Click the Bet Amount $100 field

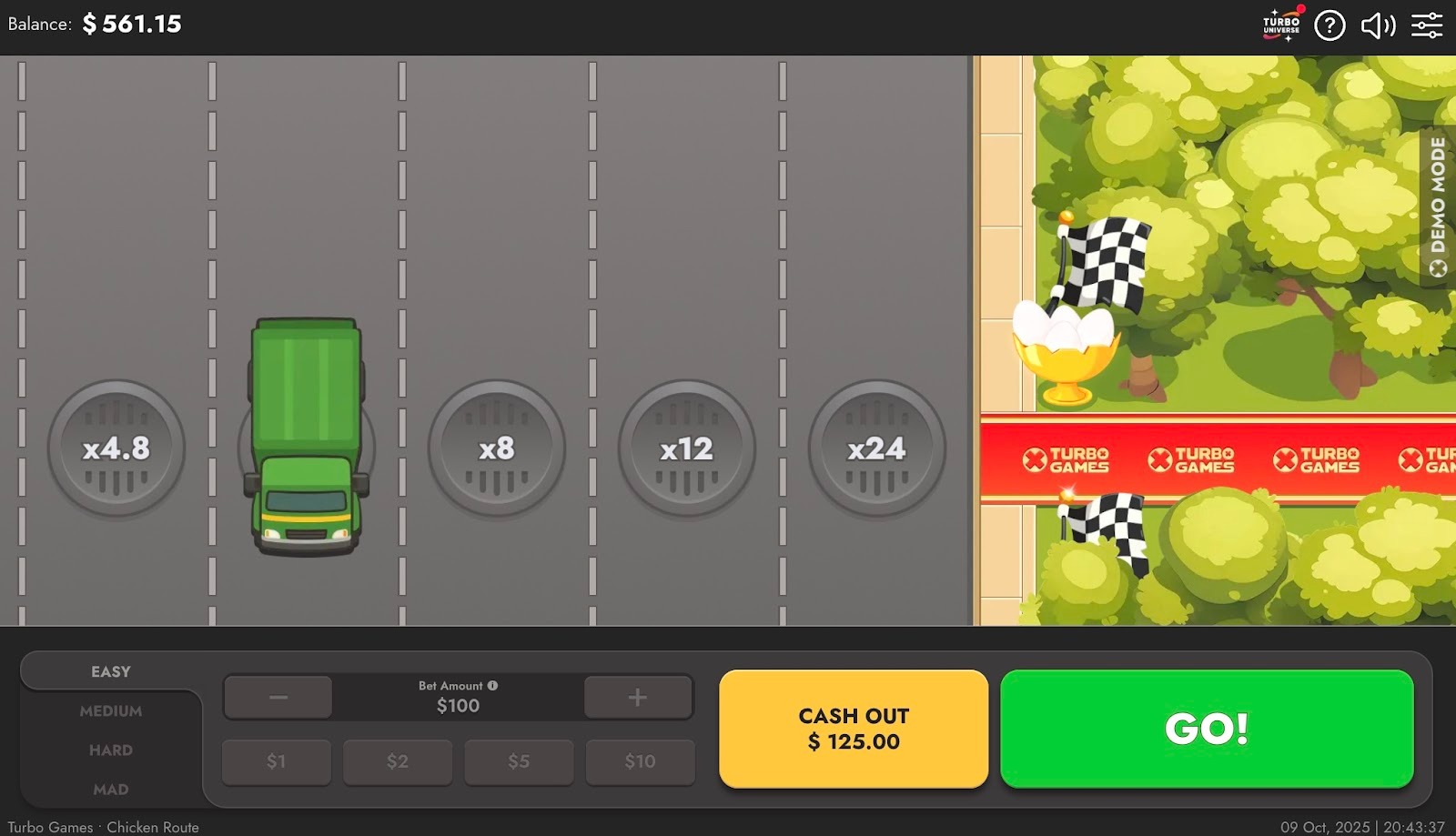(x=458, y=706)
